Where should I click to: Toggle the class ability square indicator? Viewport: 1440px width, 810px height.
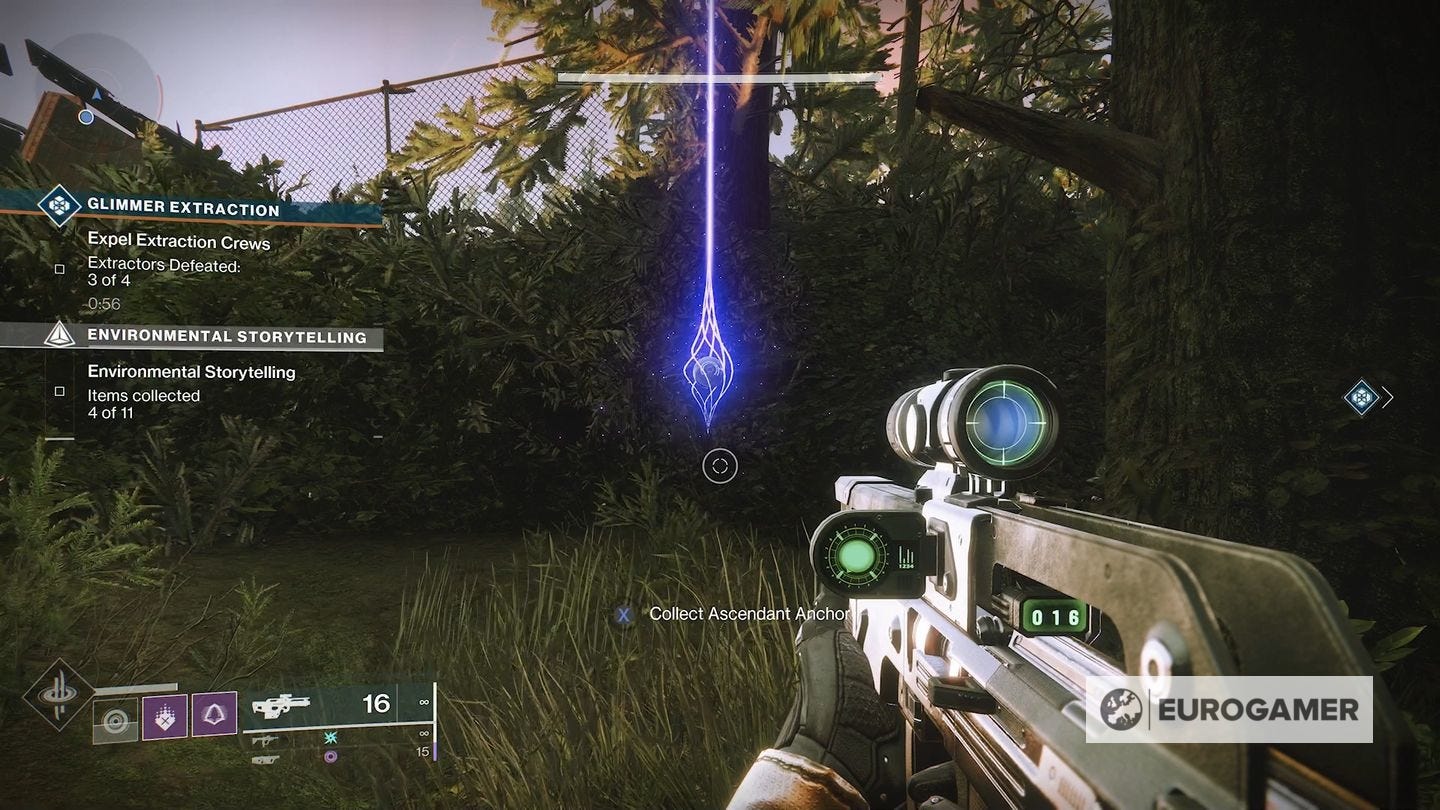(x=115, y=721)
